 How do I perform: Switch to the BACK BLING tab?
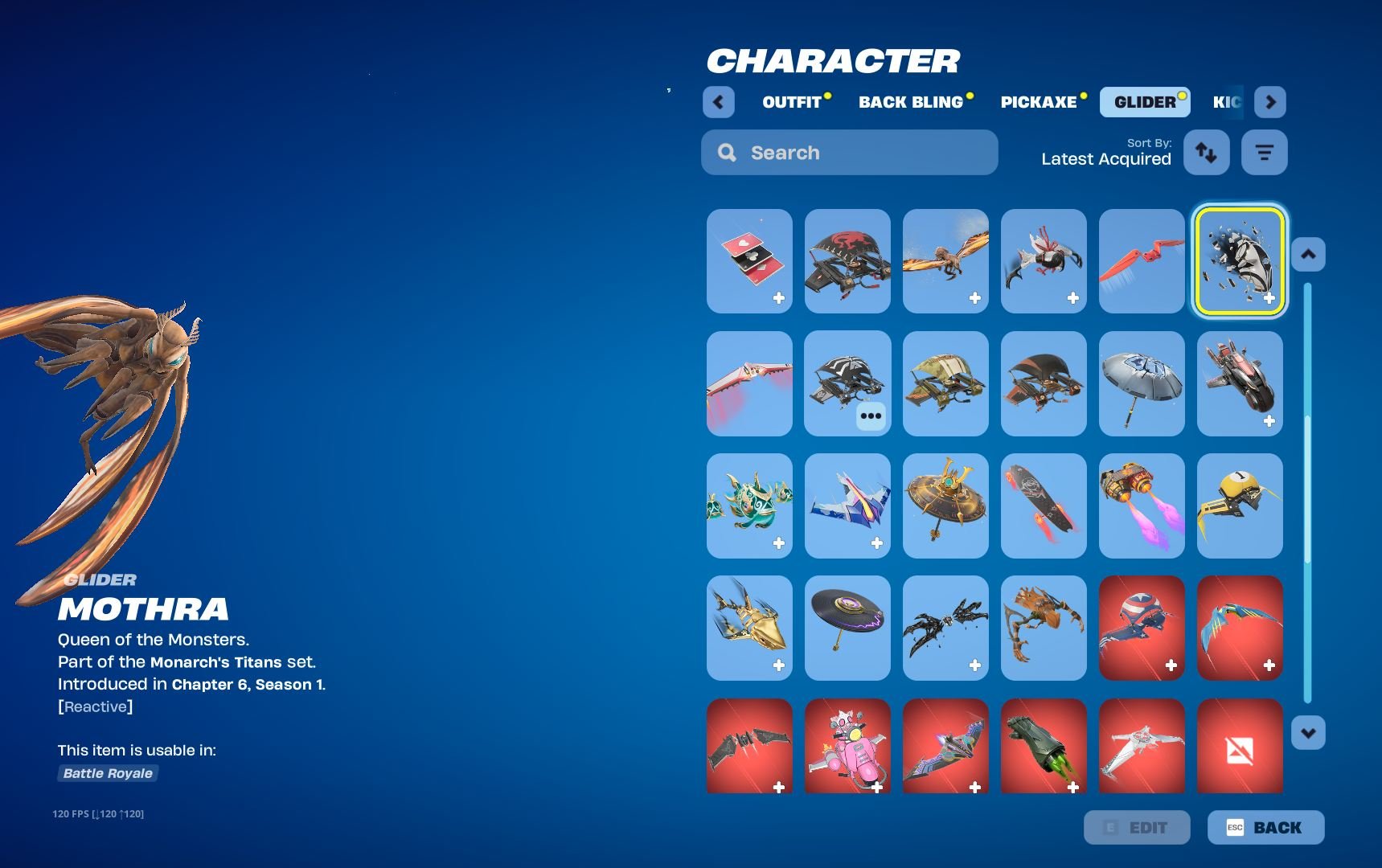pos(911,102)
